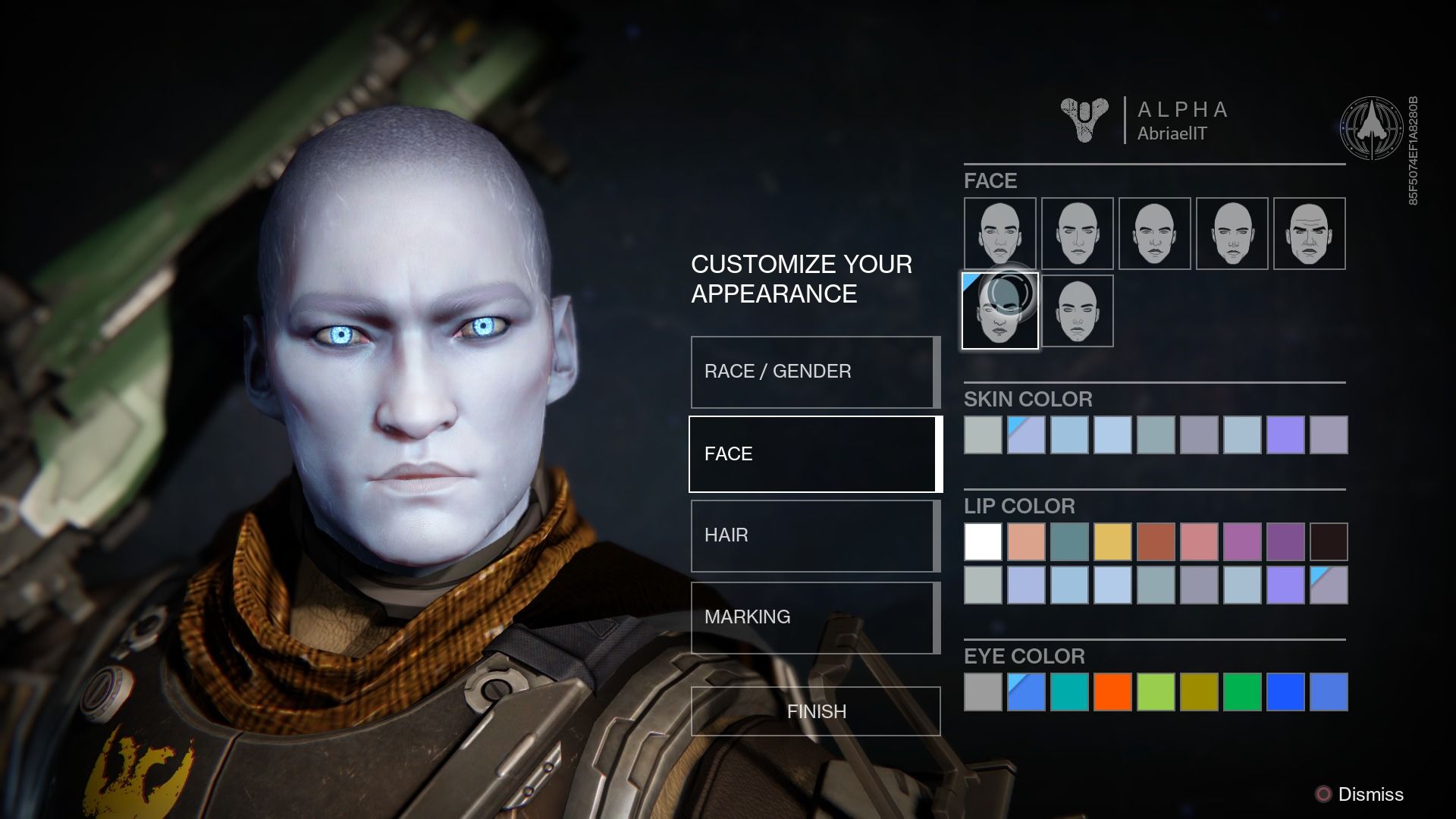
Task: Select the fourth face preset with mustache
Action: (1232, 234)
